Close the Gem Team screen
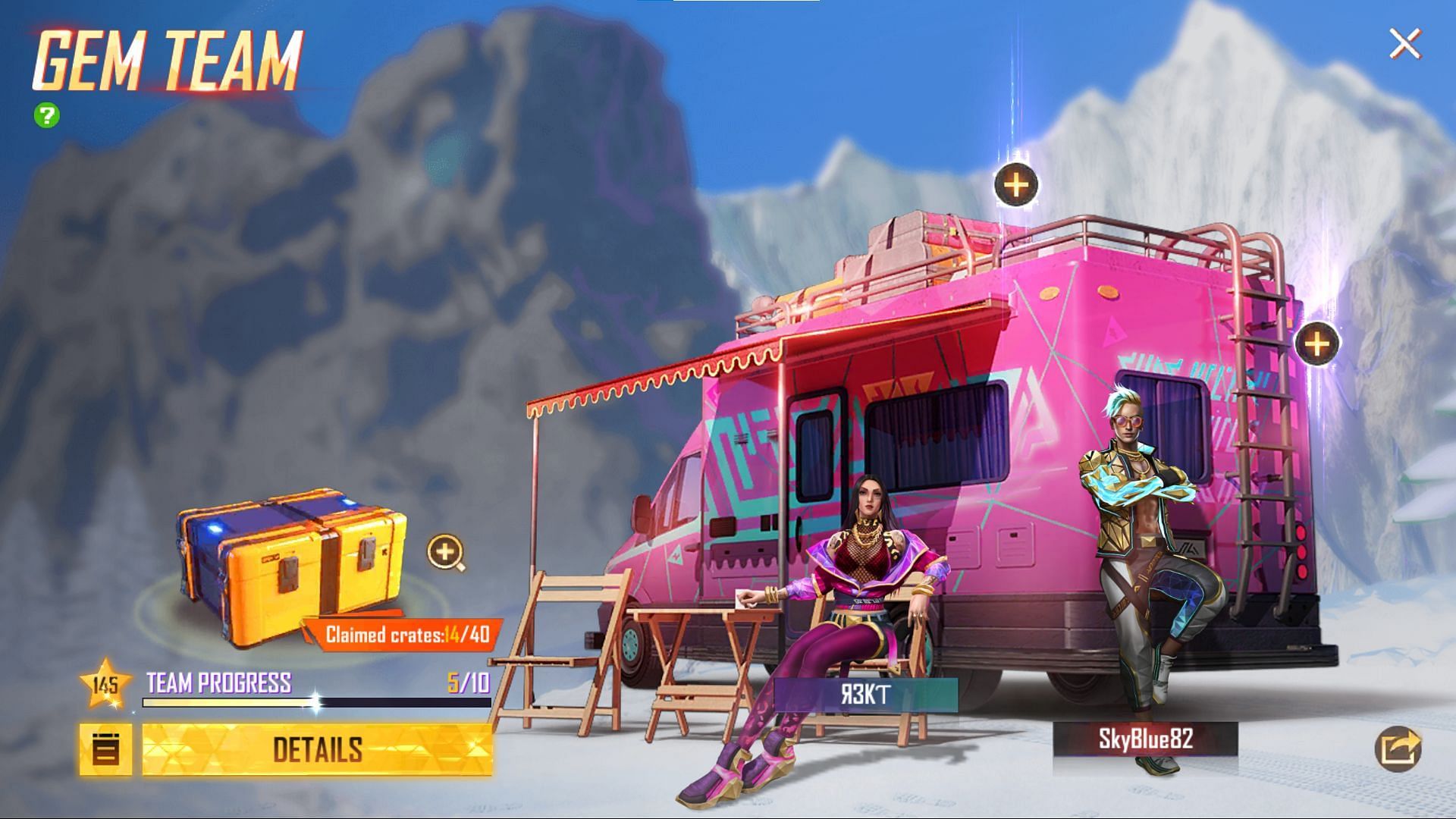The height and width of the screenshot is (819, 1456). [x=1404, y=45]
